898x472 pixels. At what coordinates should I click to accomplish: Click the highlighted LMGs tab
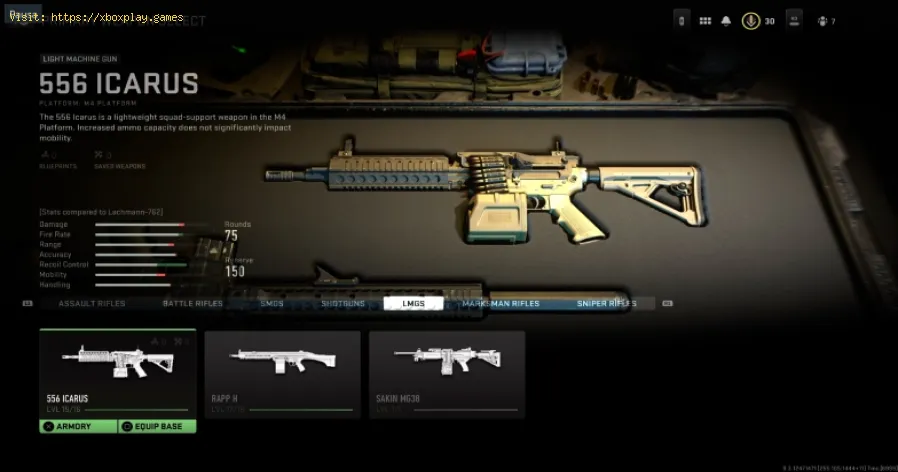(413, 303)
